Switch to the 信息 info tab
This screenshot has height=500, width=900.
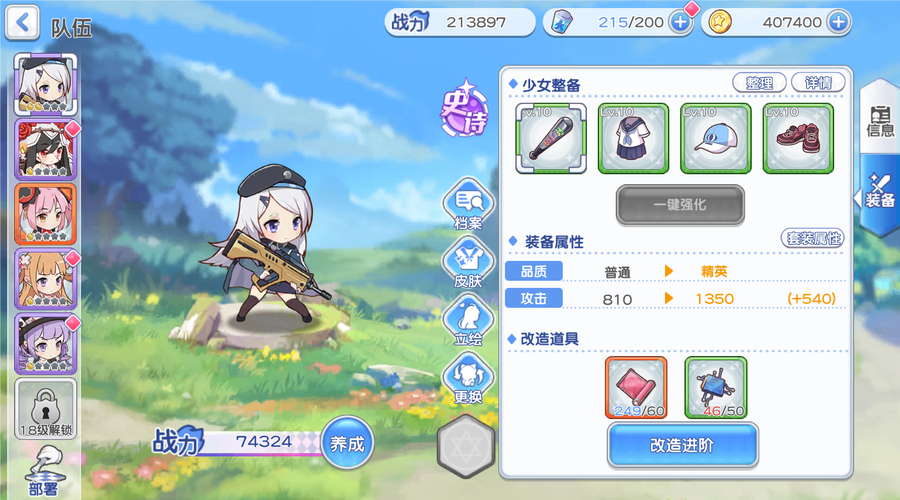coord(880,120)
